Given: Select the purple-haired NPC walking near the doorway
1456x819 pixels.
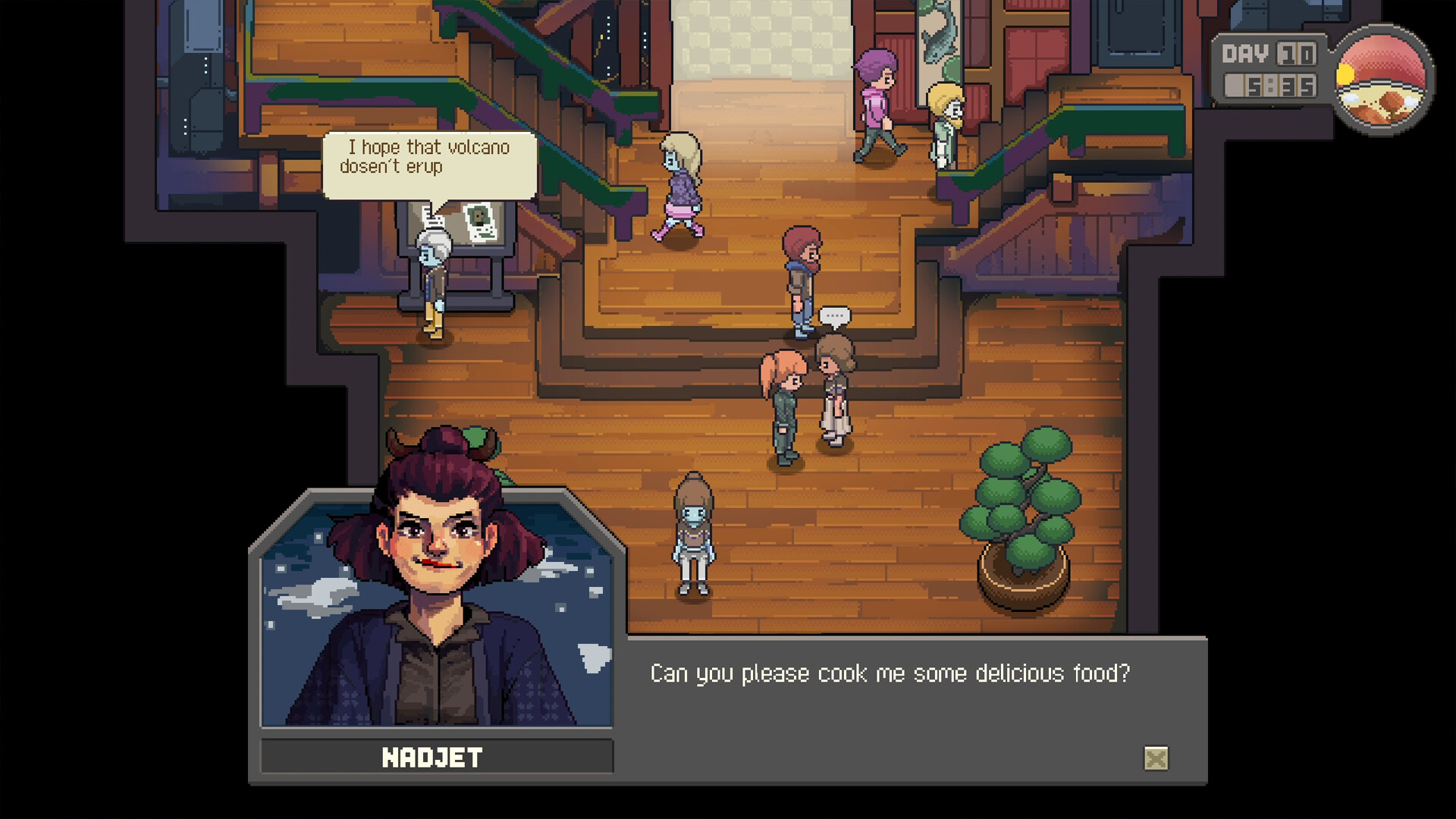Looking at the screenshot, I should click(x=876, y=99).
